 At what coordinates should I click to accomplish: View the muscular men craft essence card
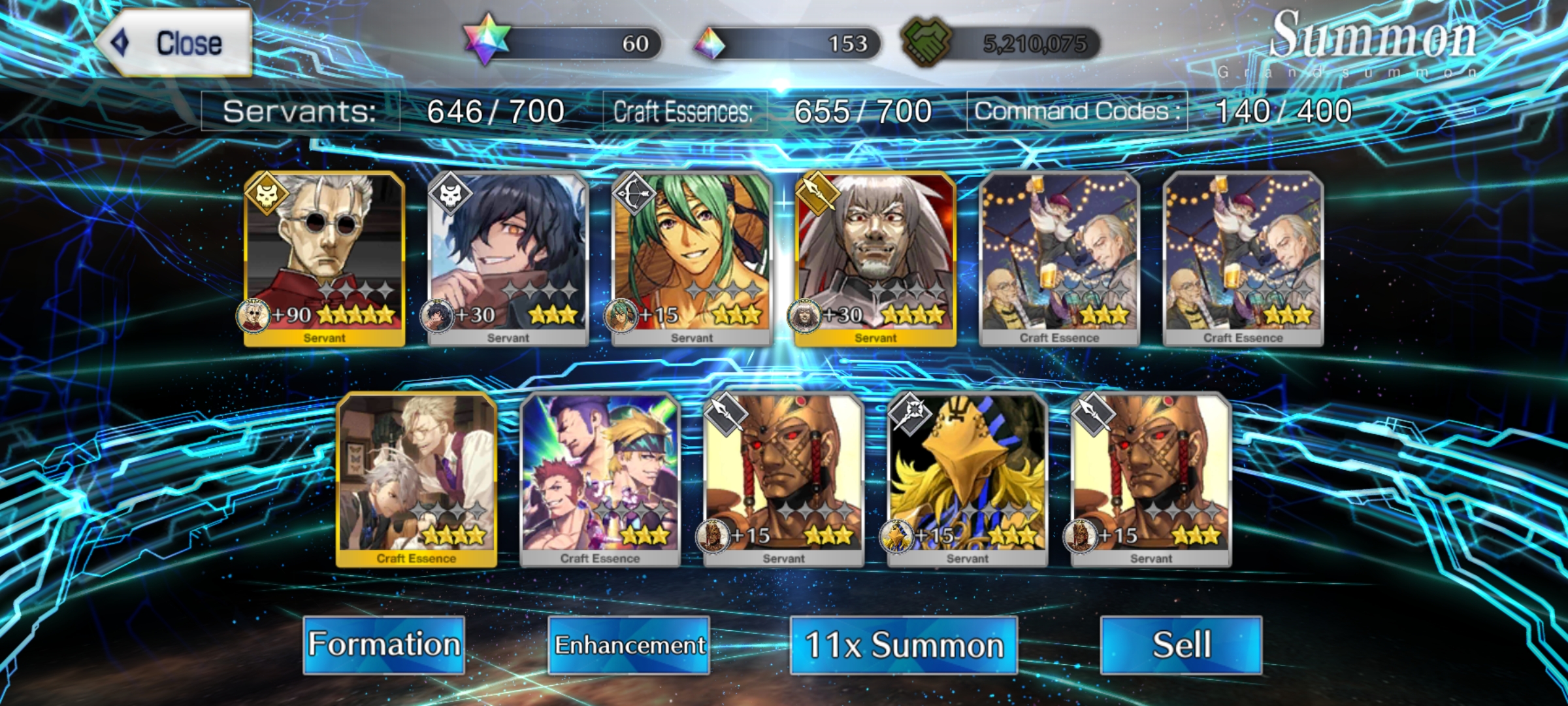click(600, 479)
